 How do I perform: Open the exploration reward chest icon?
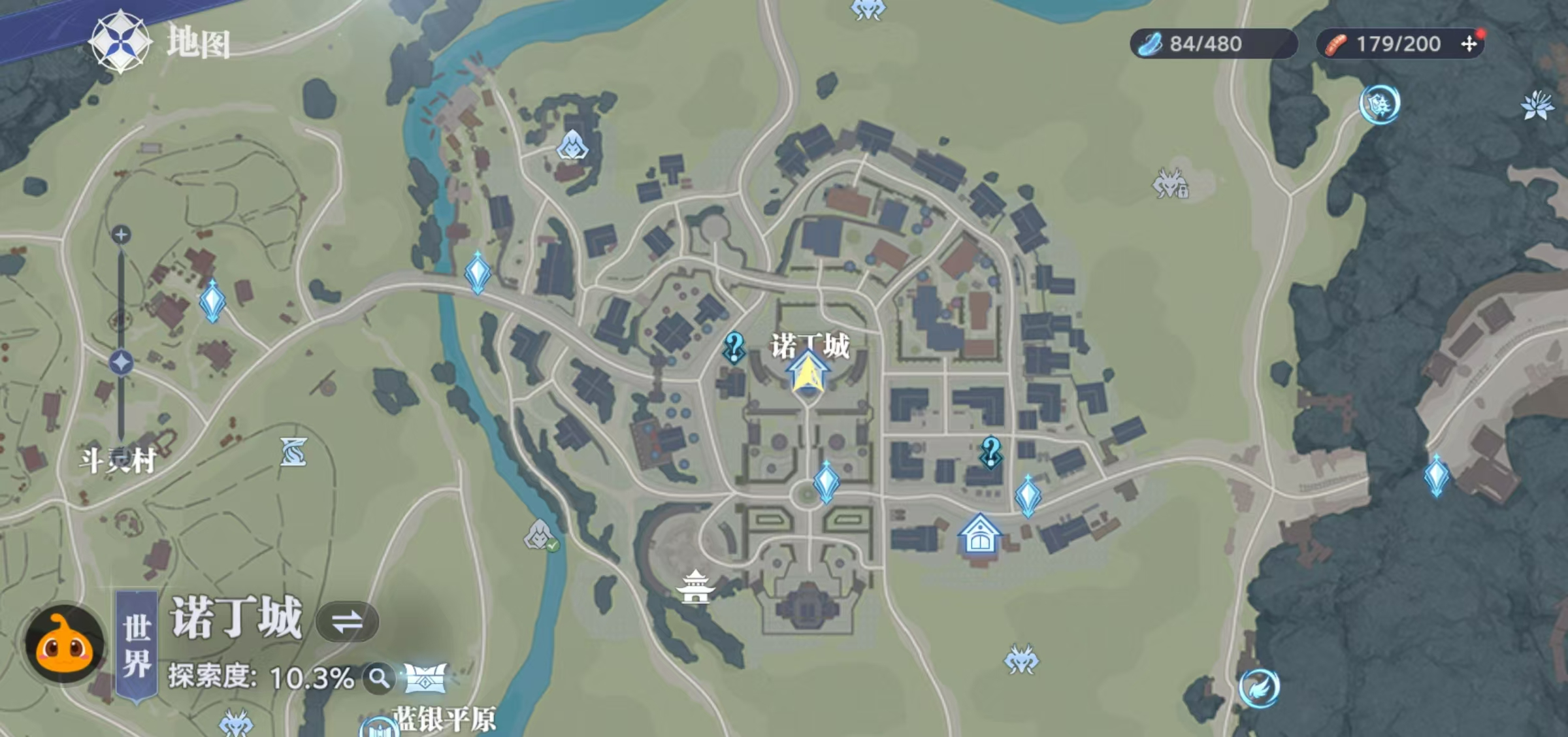[425, 678]
